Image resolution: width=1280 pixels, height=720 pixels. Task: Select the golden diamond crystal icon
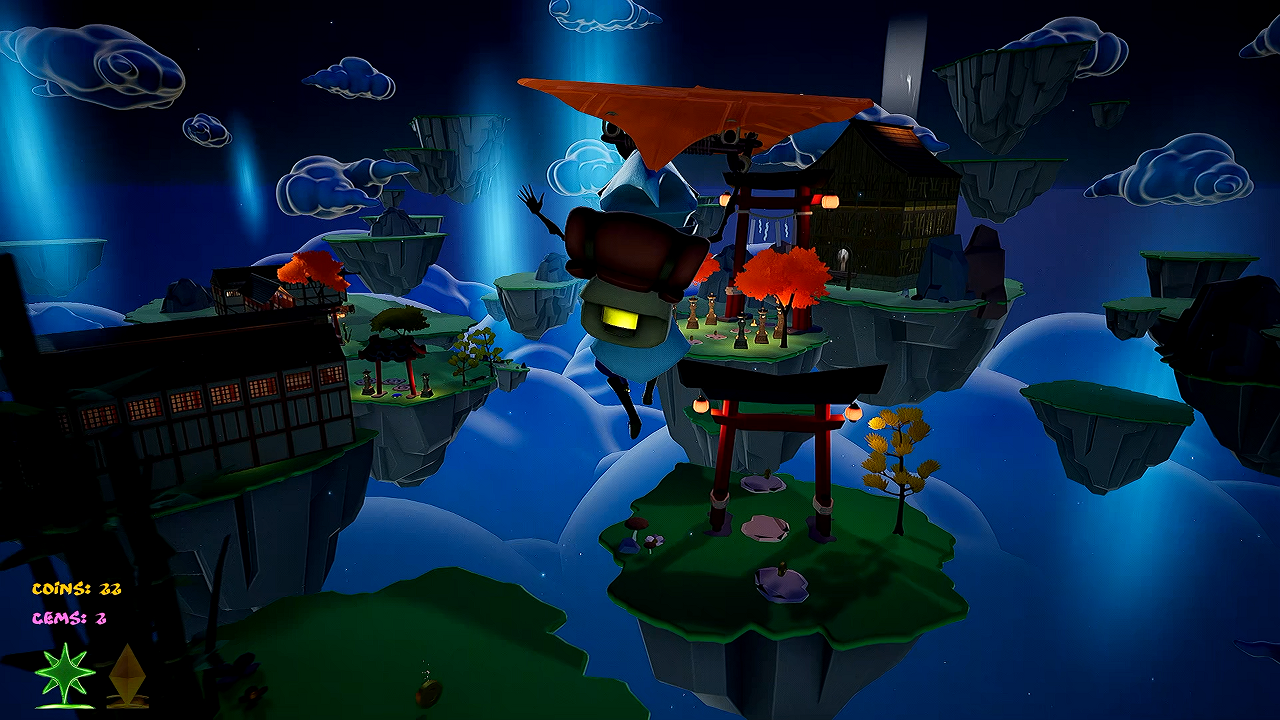[x=127, y=673]
